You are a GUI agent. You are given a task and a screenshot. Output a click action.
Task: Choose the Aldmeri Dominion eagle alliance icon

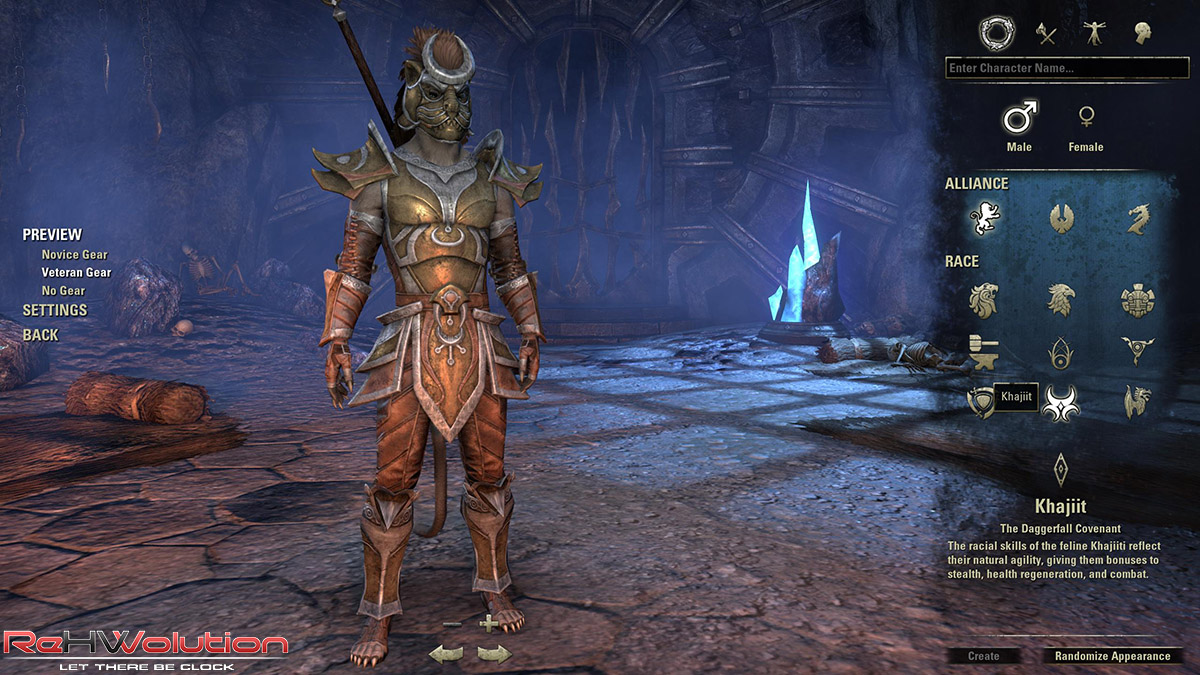pyautogui.click(x=1061, y=218)
